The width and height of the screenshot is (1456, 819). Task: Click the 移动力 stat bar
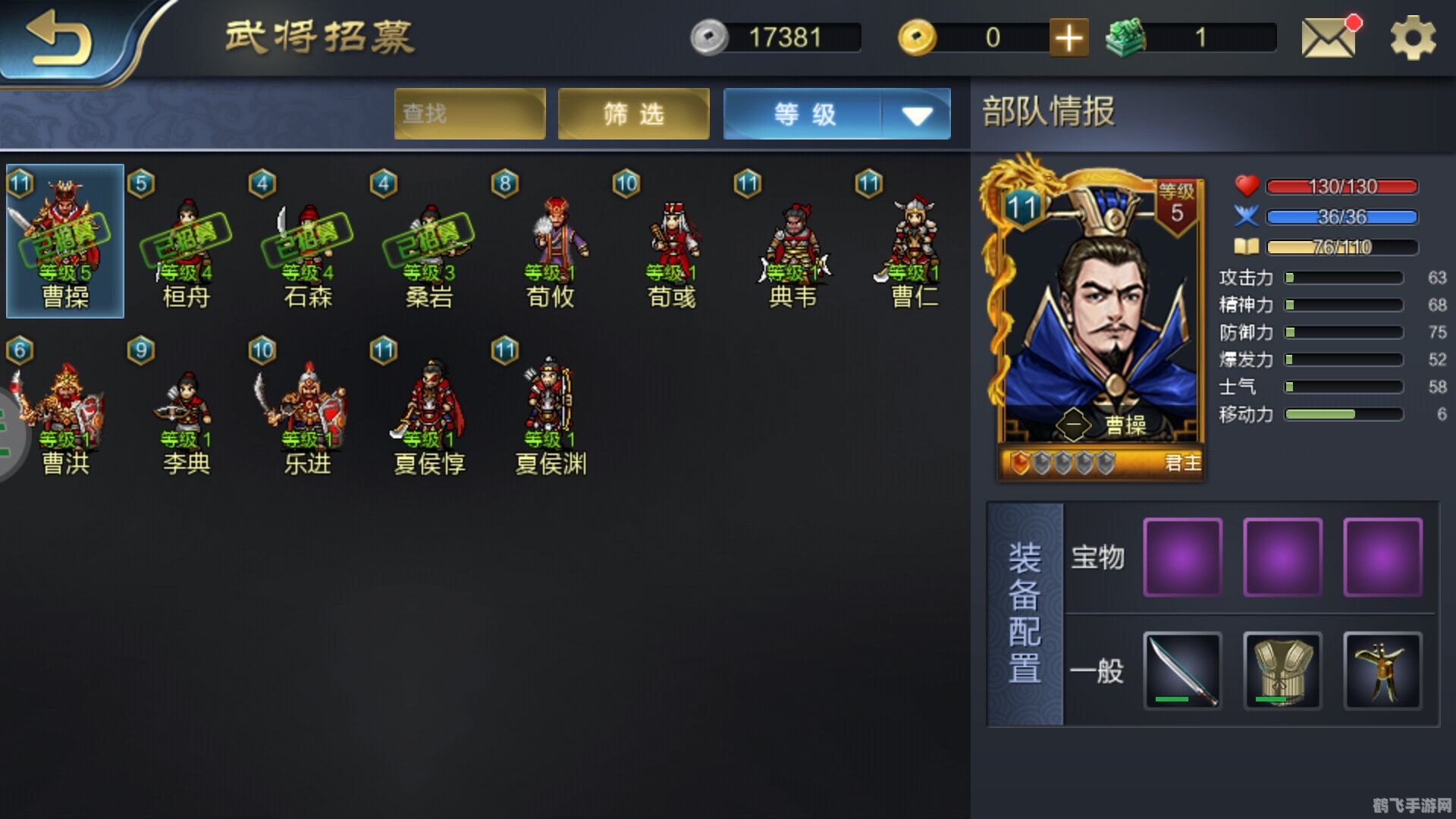[1342, 414]
